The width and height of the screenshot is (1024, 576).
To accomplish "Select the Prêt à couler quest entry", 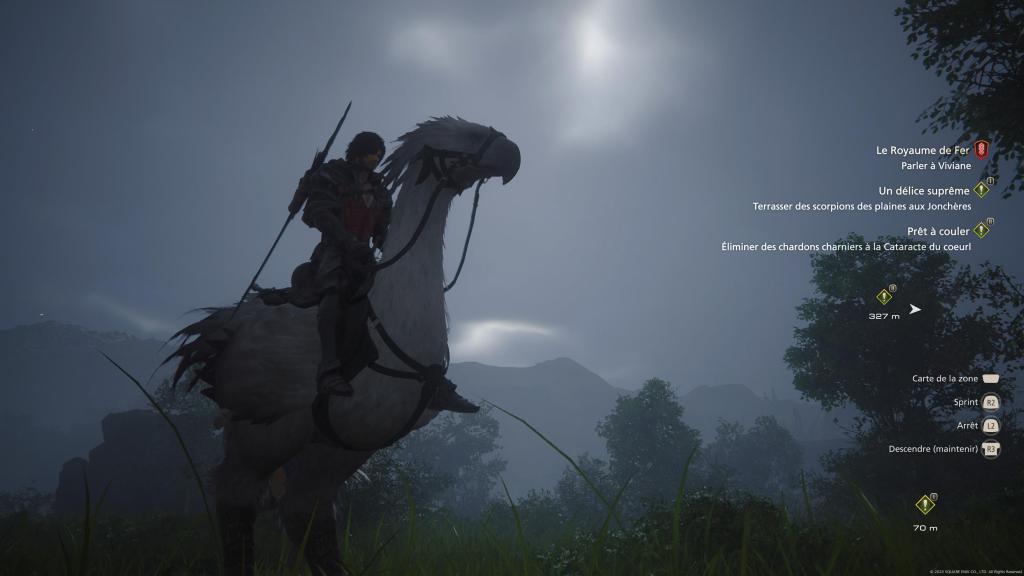I will (938, 231).
